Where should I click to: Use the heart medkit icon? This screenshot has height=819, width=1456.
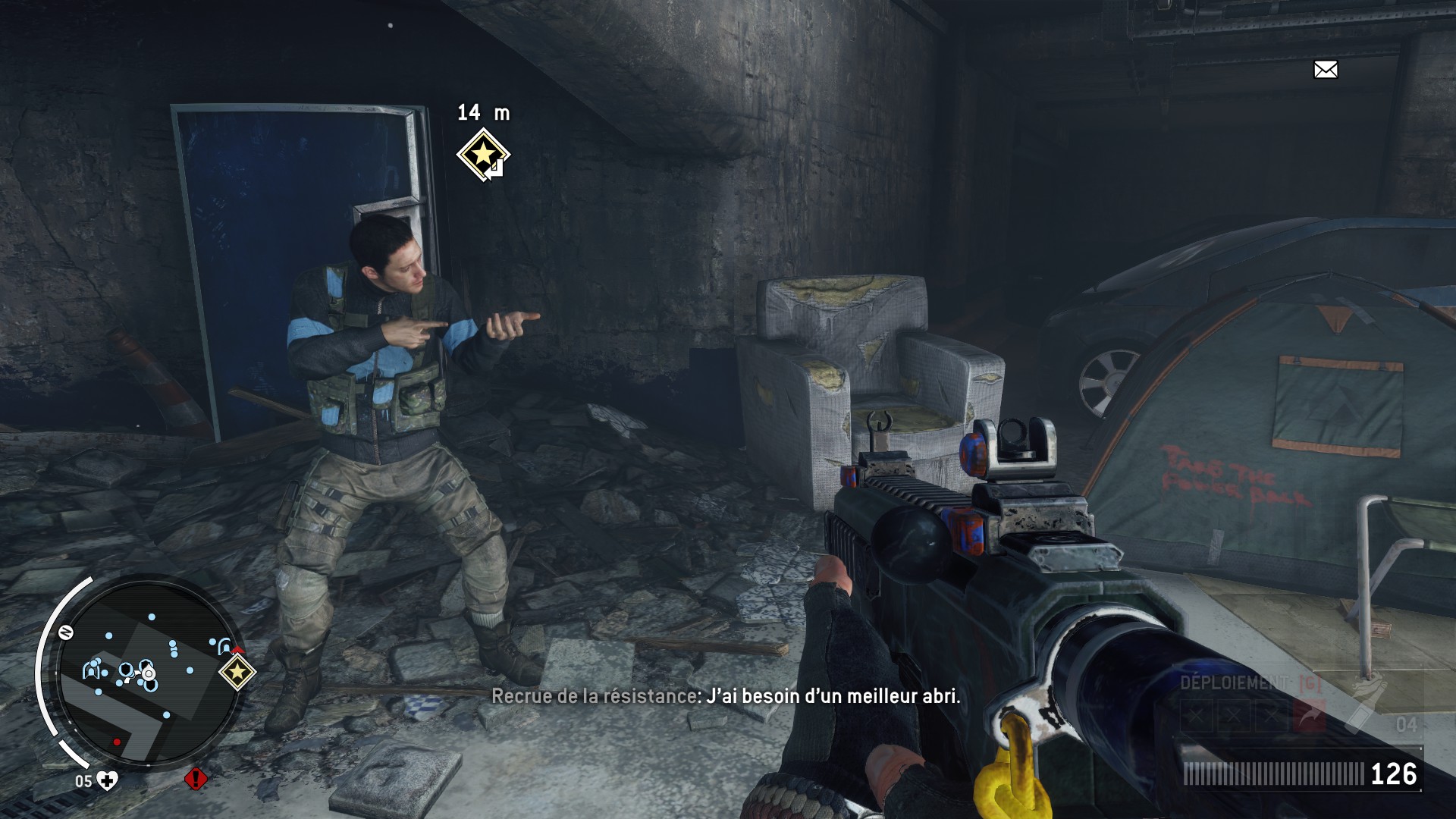coord(108,781)
